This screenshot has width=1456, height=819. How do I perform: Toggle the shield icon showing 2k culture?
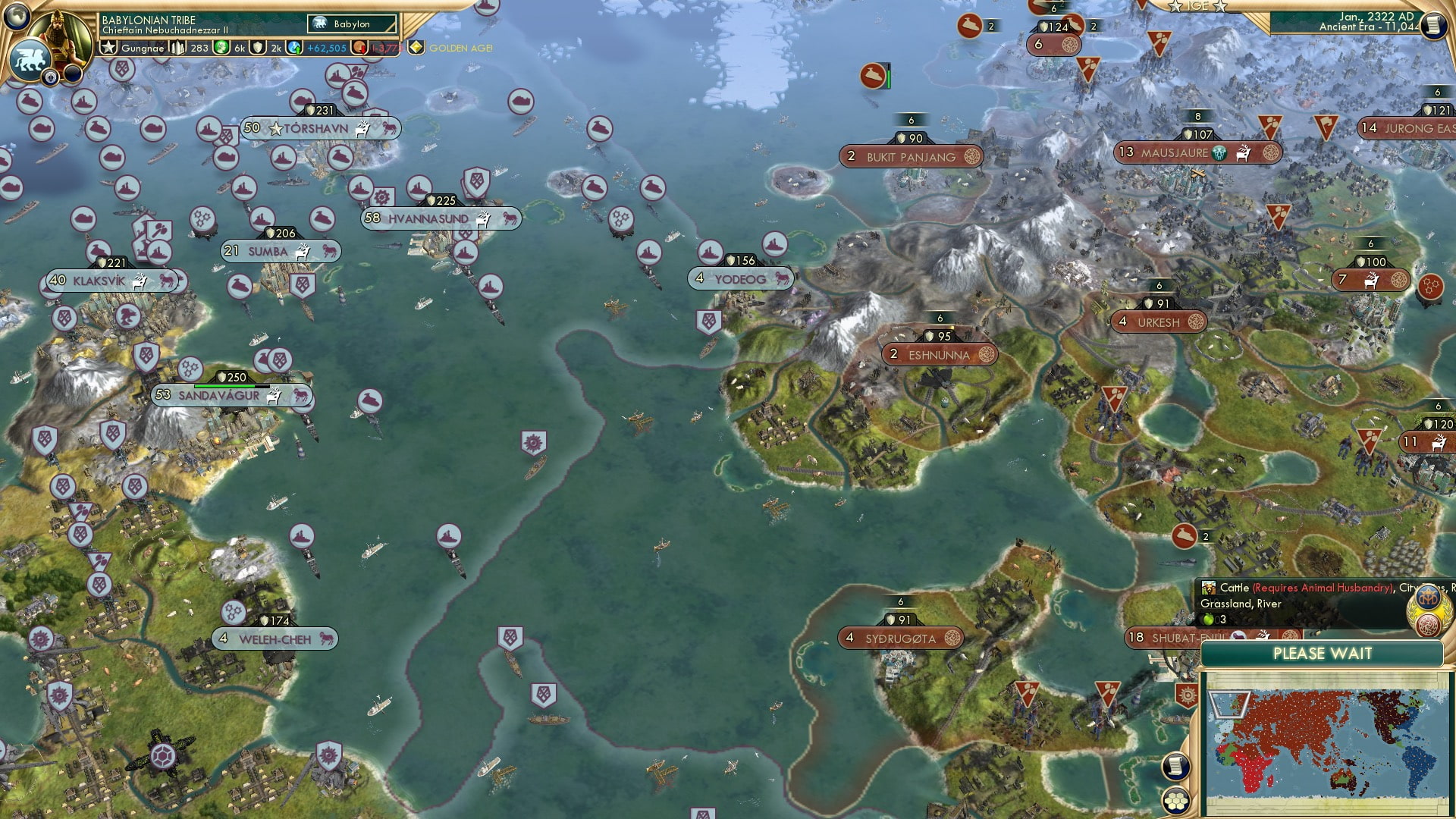tap(257, 47)
